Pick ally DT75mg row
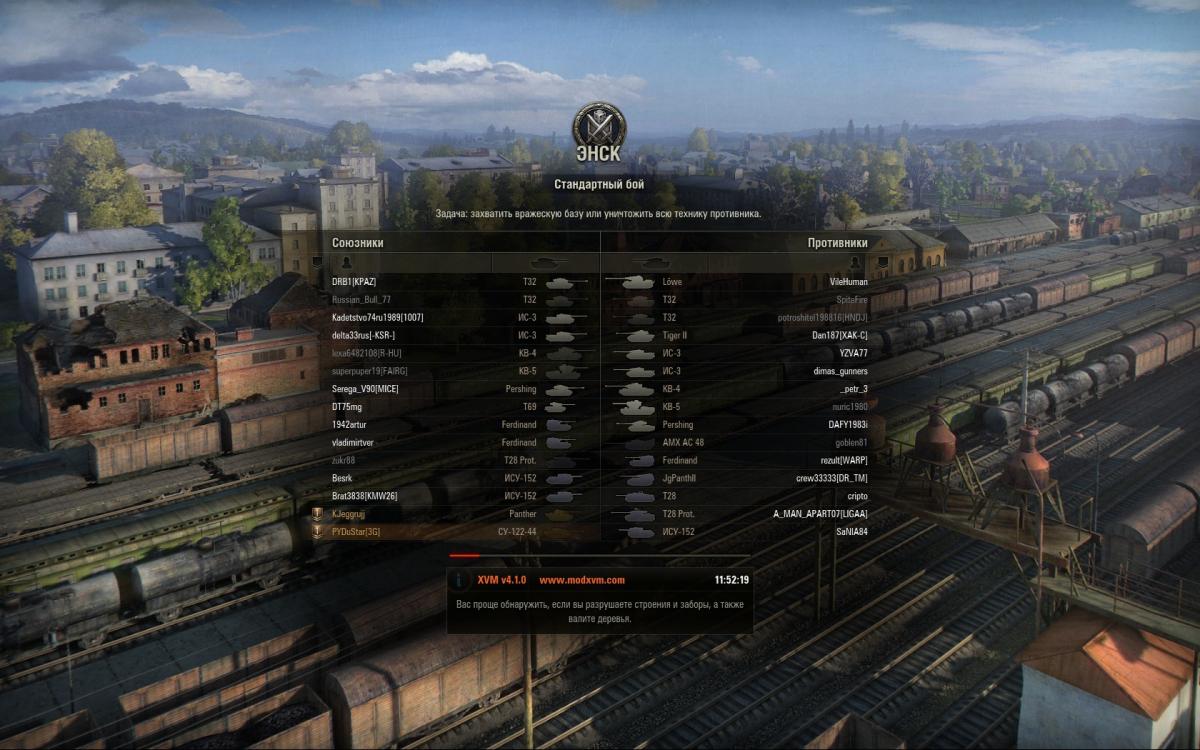 347,407
